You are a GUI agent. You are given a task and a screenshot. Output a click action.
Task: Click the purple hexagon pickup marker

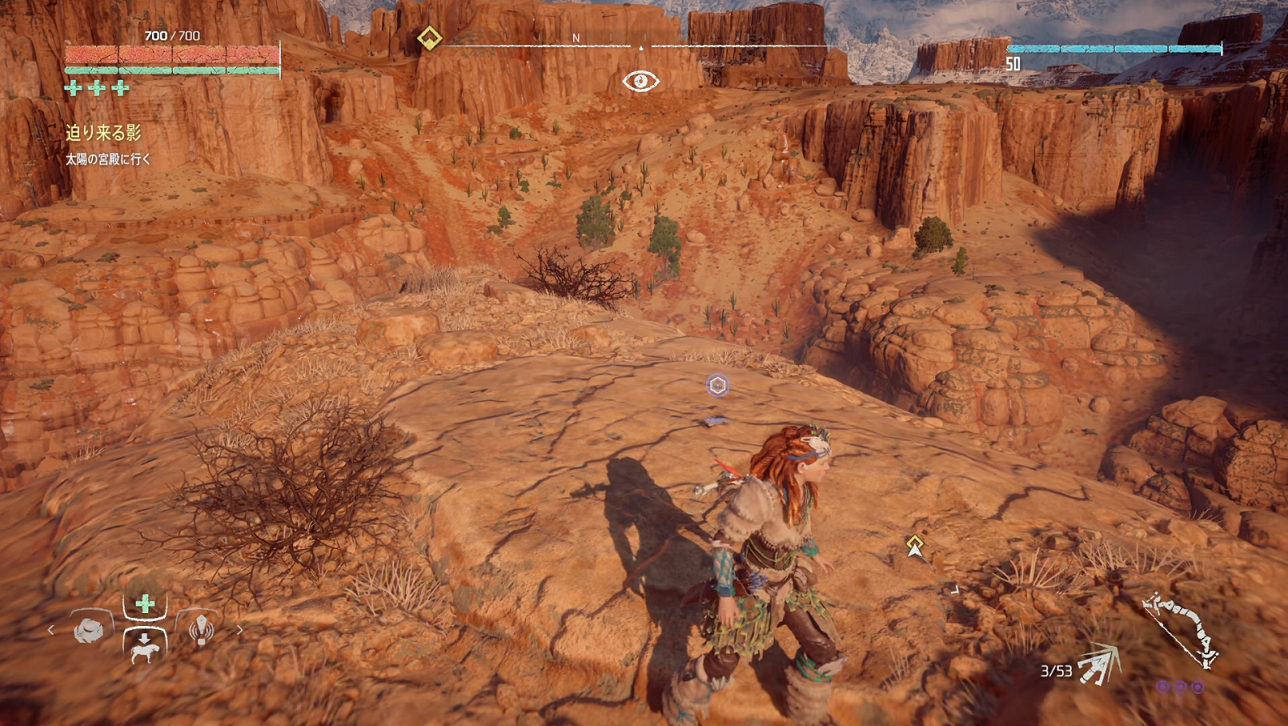(x=717, y=385)
